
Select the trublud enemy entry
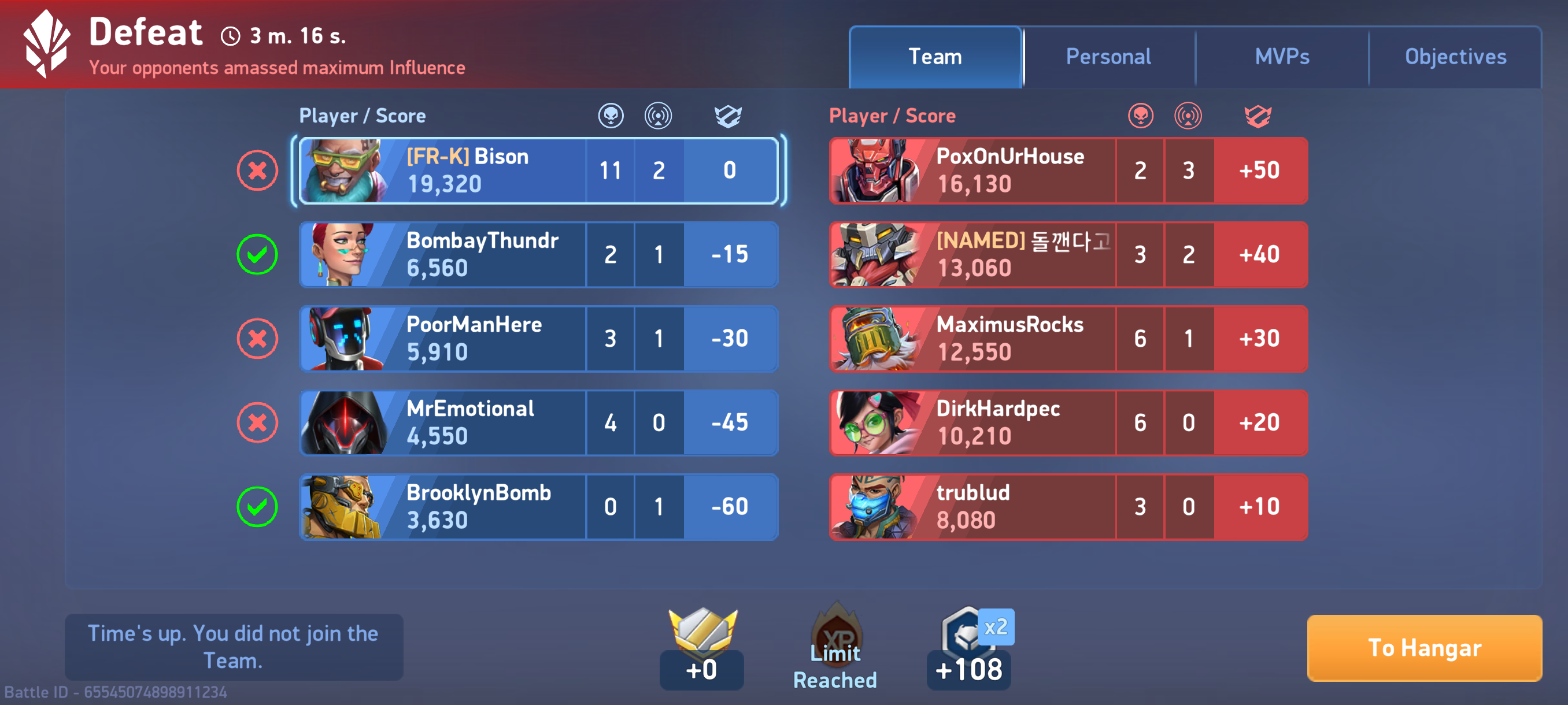click(1068, 507)
